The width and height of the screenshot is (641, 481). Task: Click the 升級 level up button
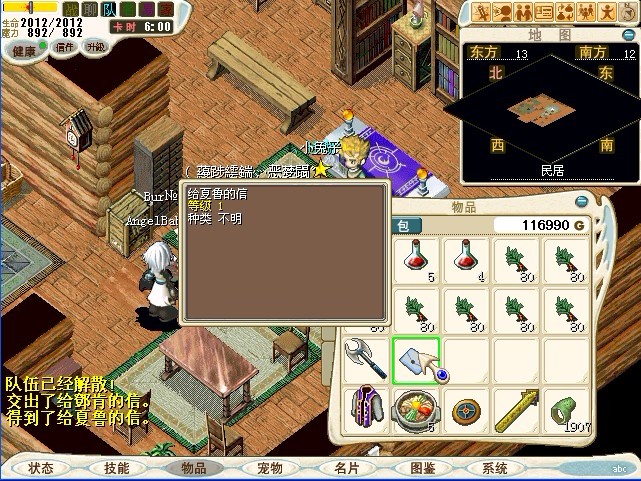point(96,47)
